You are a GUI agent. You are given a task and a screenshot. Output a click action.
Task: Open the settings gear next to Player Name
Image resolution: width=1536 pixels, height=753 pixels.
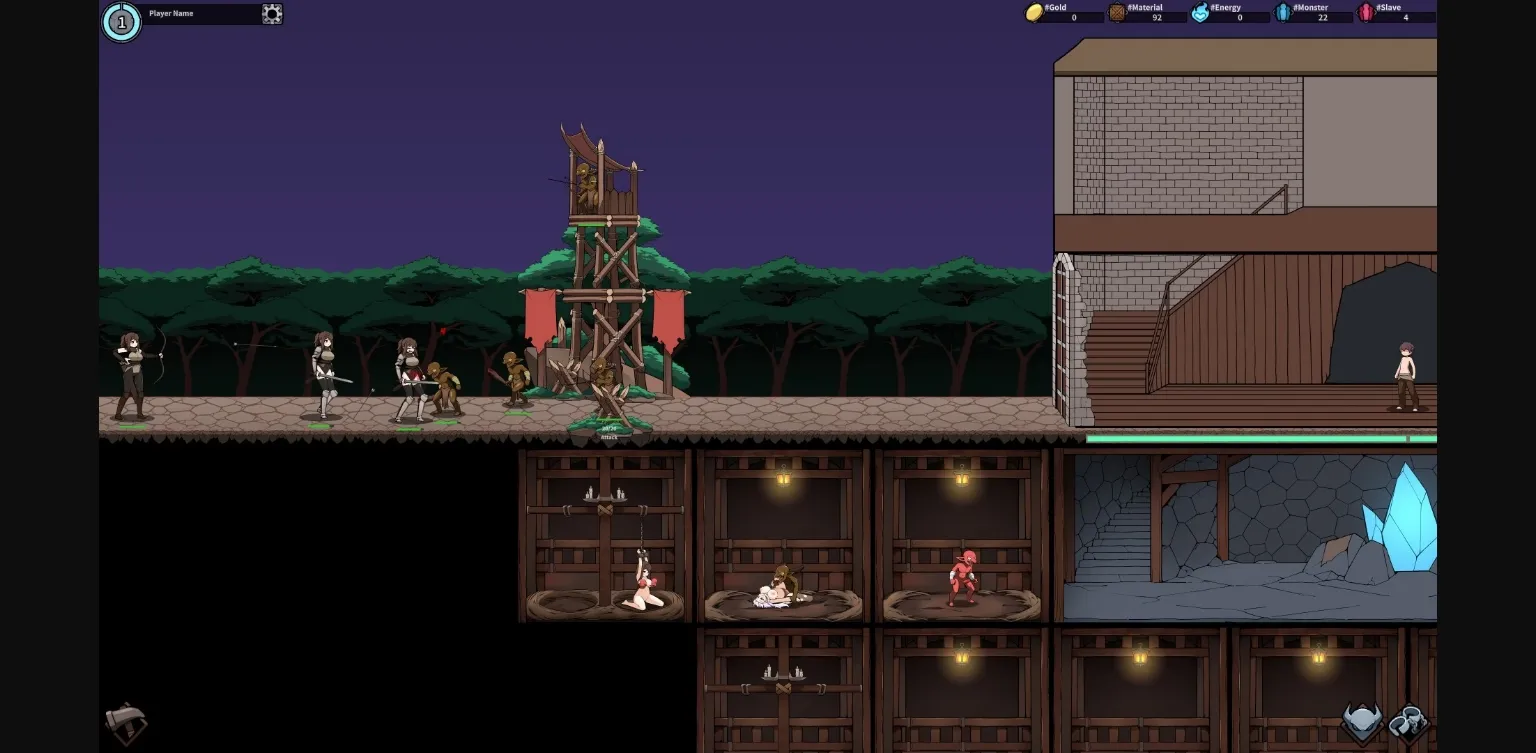point(270,14)
